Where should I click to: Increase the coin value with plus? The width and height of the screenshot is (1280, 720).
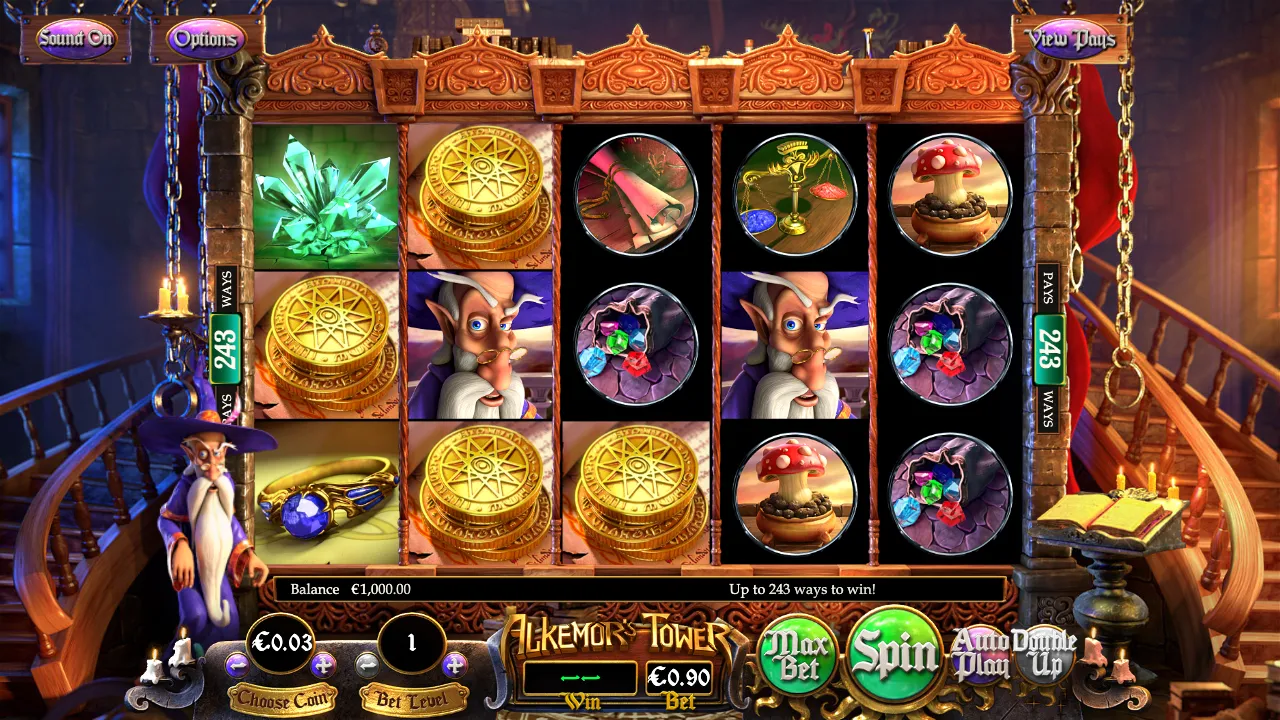[323, 664]
